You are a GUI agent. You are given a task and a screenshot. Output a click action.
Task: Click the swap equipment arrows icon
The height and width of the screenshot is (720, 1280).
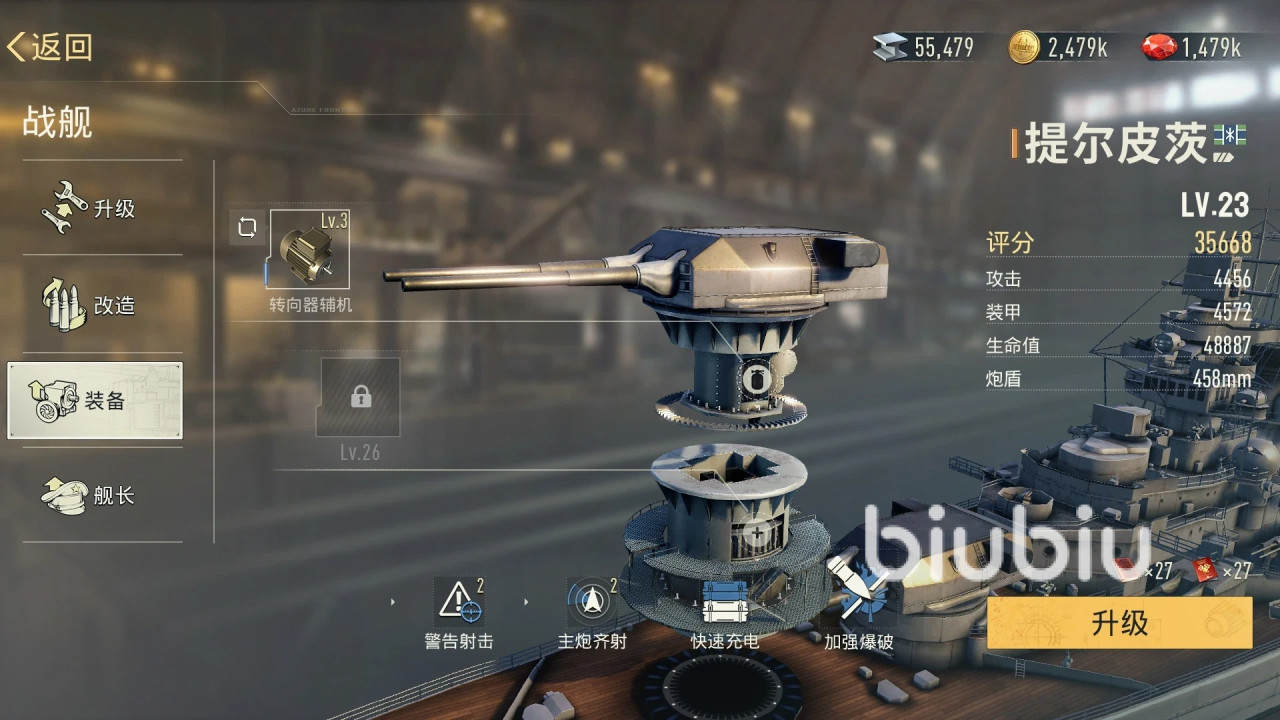tap(247, 228)
